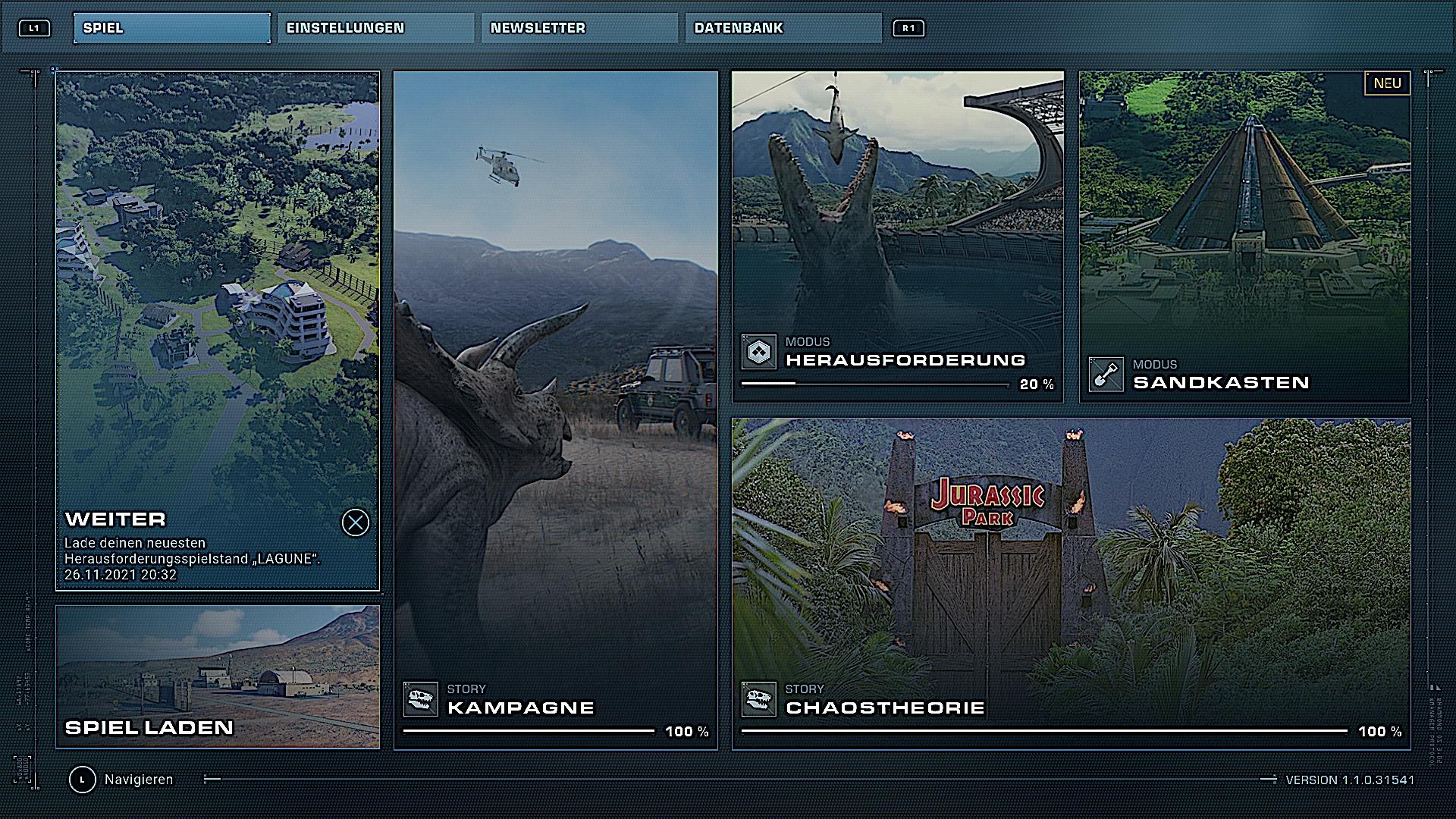Switch to the Datenbank tab
The width and height of the screenshot is (1456, 819).
[x=783, y=28]
